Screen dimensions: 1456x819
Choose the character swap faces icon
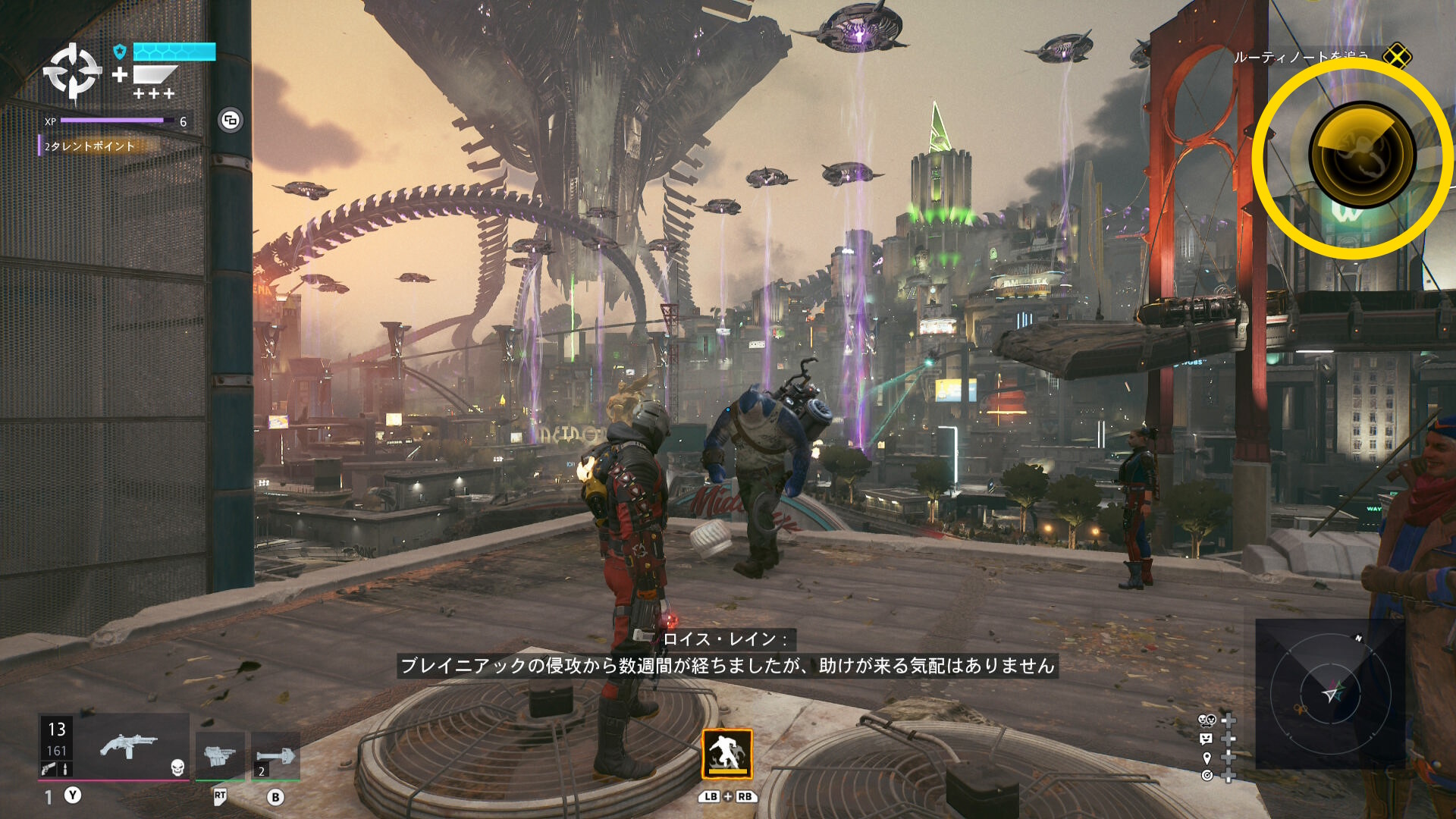(1207, 720)
